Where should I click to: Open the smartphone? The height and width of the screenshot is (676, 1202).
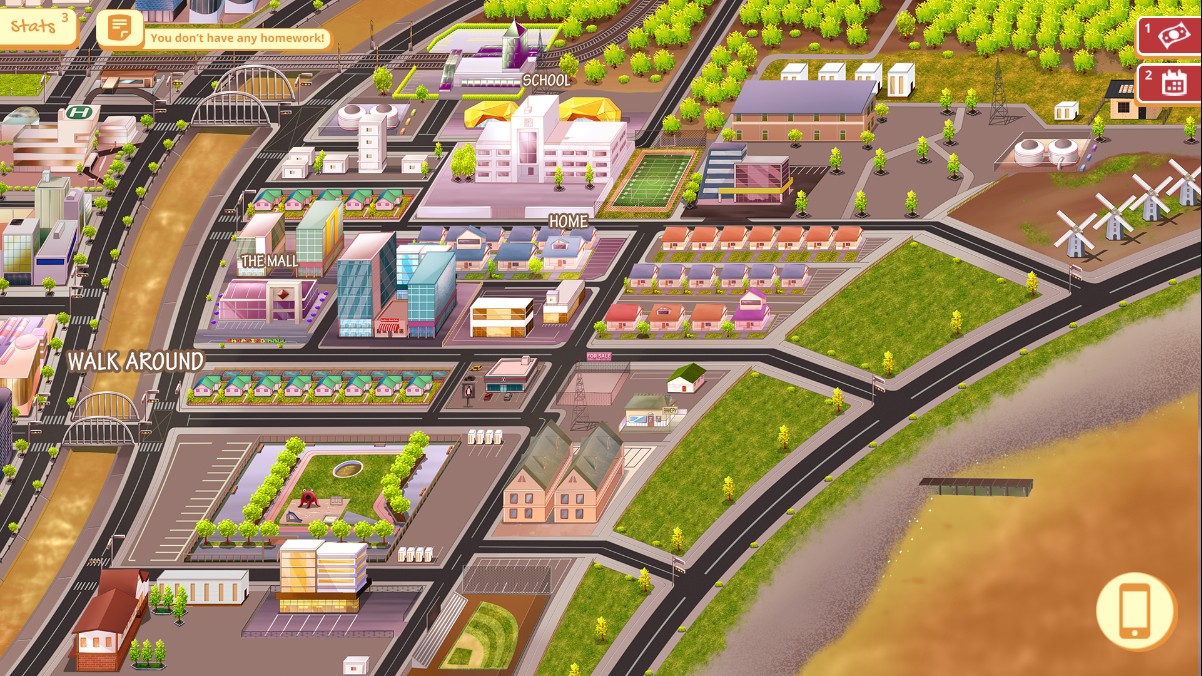click(x=1135, y=610)
